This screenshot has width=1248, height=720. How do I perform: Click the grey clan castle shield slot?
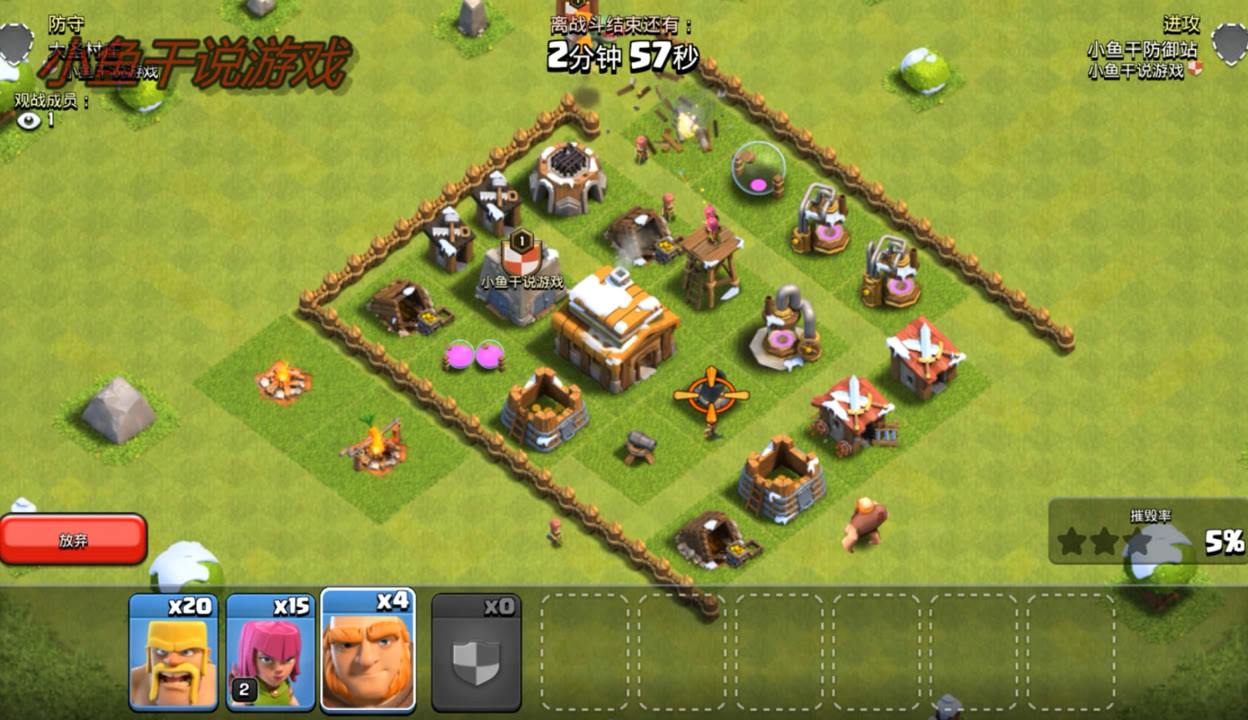tap(476, 653)
